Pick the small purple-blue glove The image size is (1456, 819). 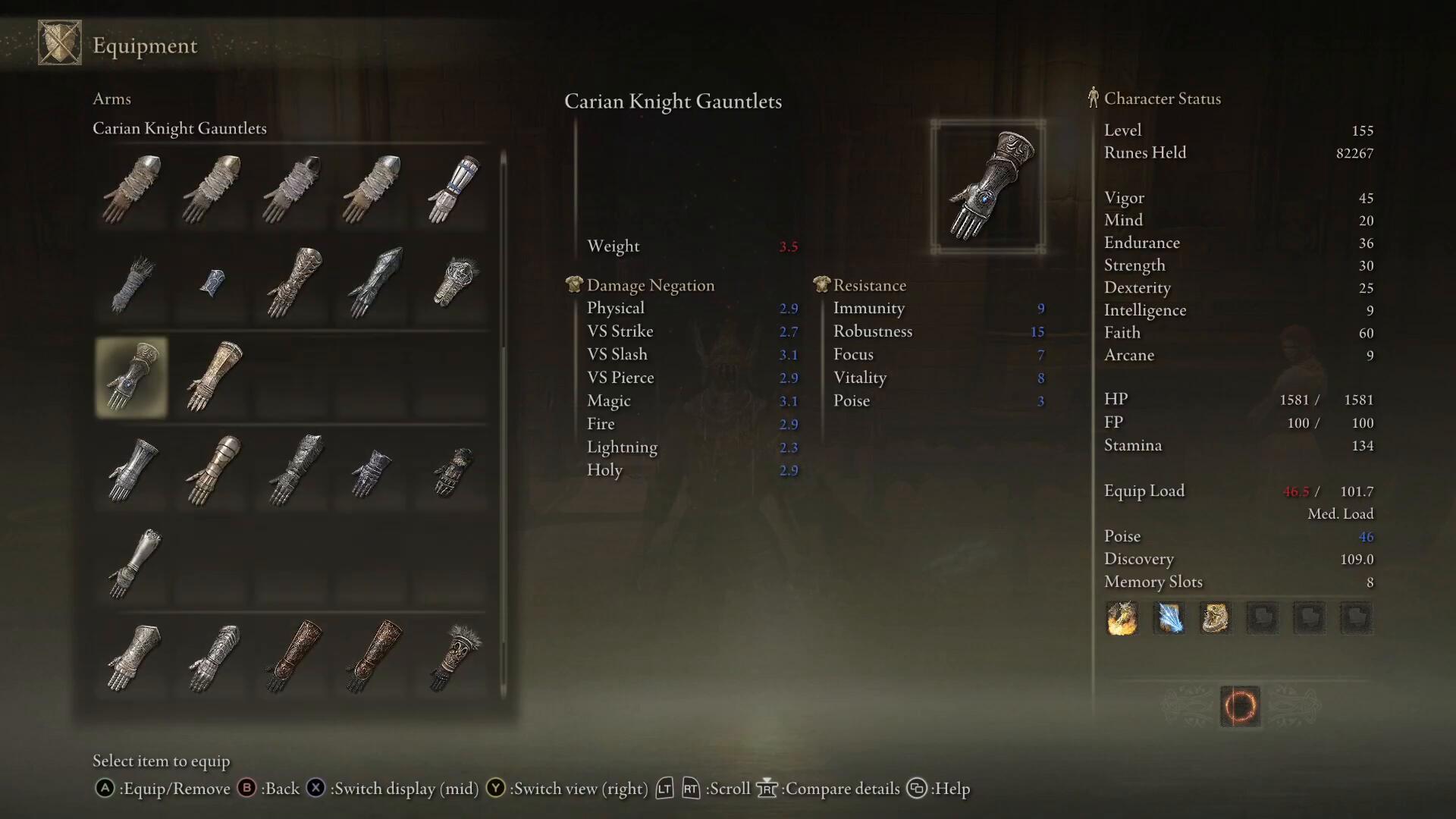click(372, 472)
